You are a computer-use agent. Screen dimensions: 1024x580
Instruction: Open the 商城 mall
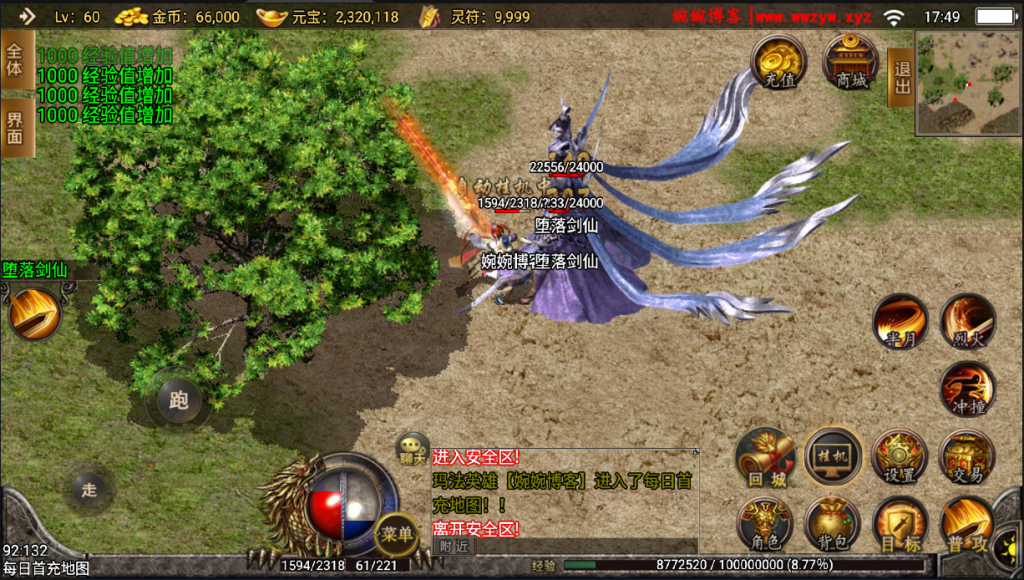851,62
